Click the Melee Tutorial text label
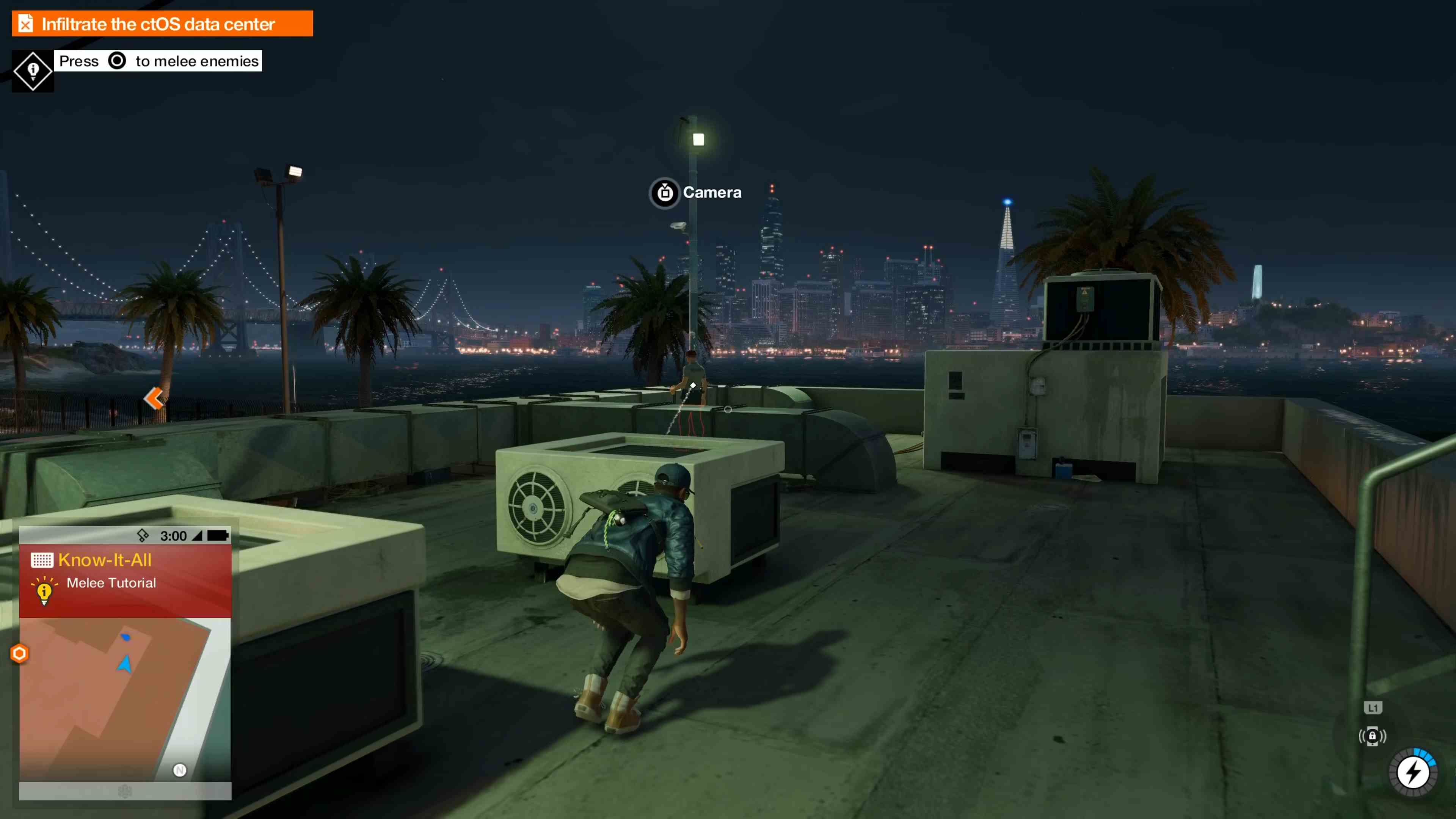1456x819 pixels. click(x=111, y=583)
